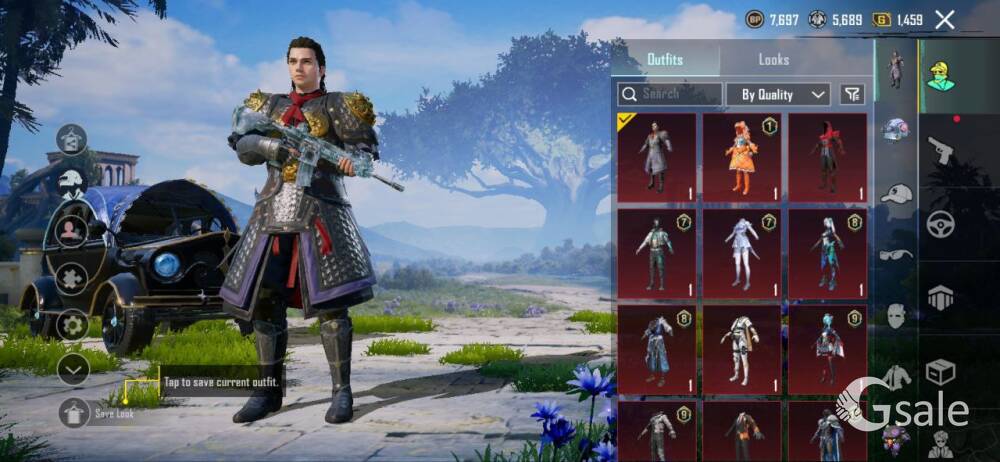Select the orange dress outfit
Image resolution: width=1000 pixels, height=462 pixels.
[741, 157]
